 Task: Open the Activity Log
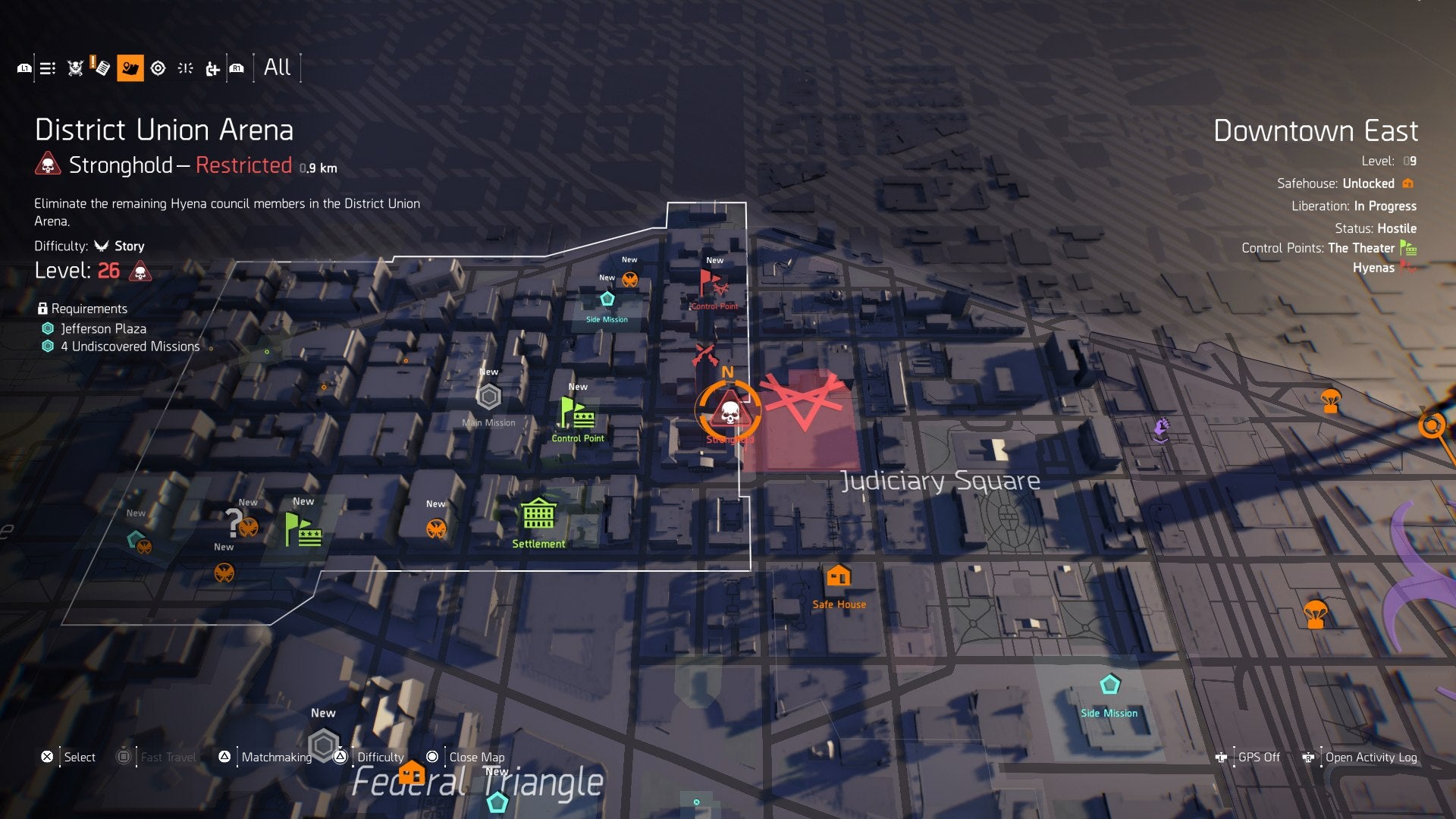[x=1370, y=757]
